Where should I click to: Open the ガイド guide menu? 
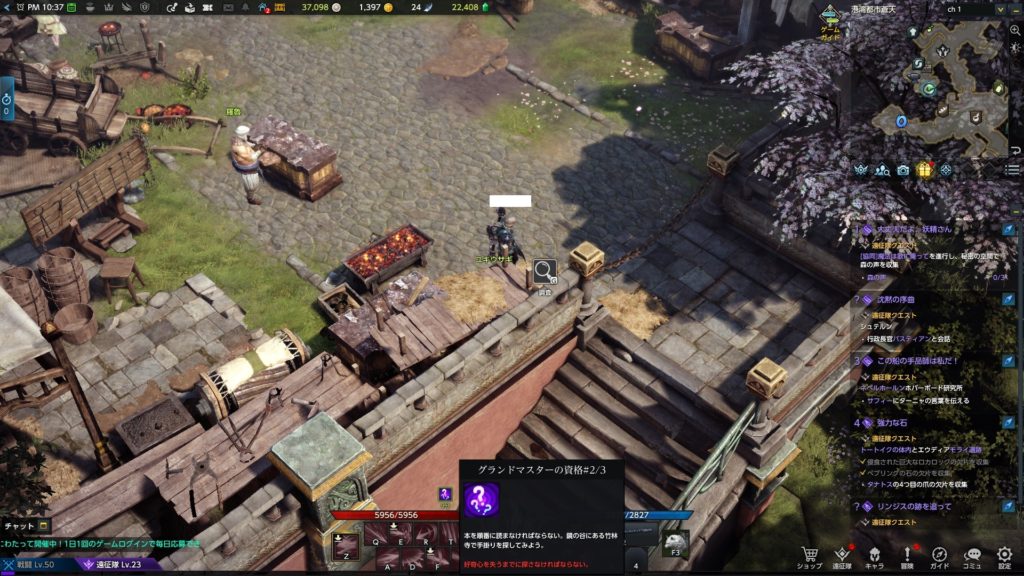coord(940,556)
